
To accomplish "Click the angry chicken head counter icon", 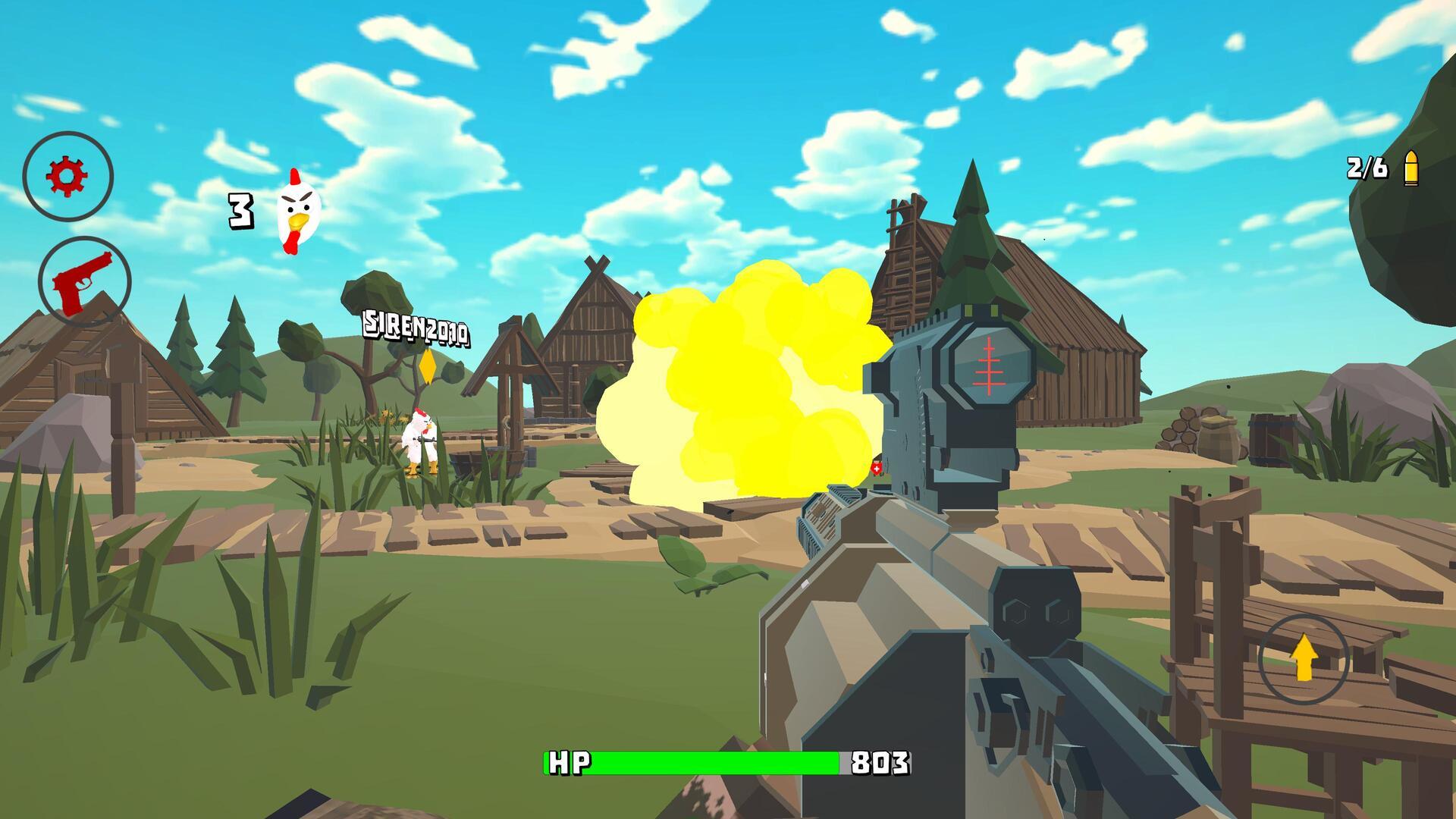I will point(297,211).
